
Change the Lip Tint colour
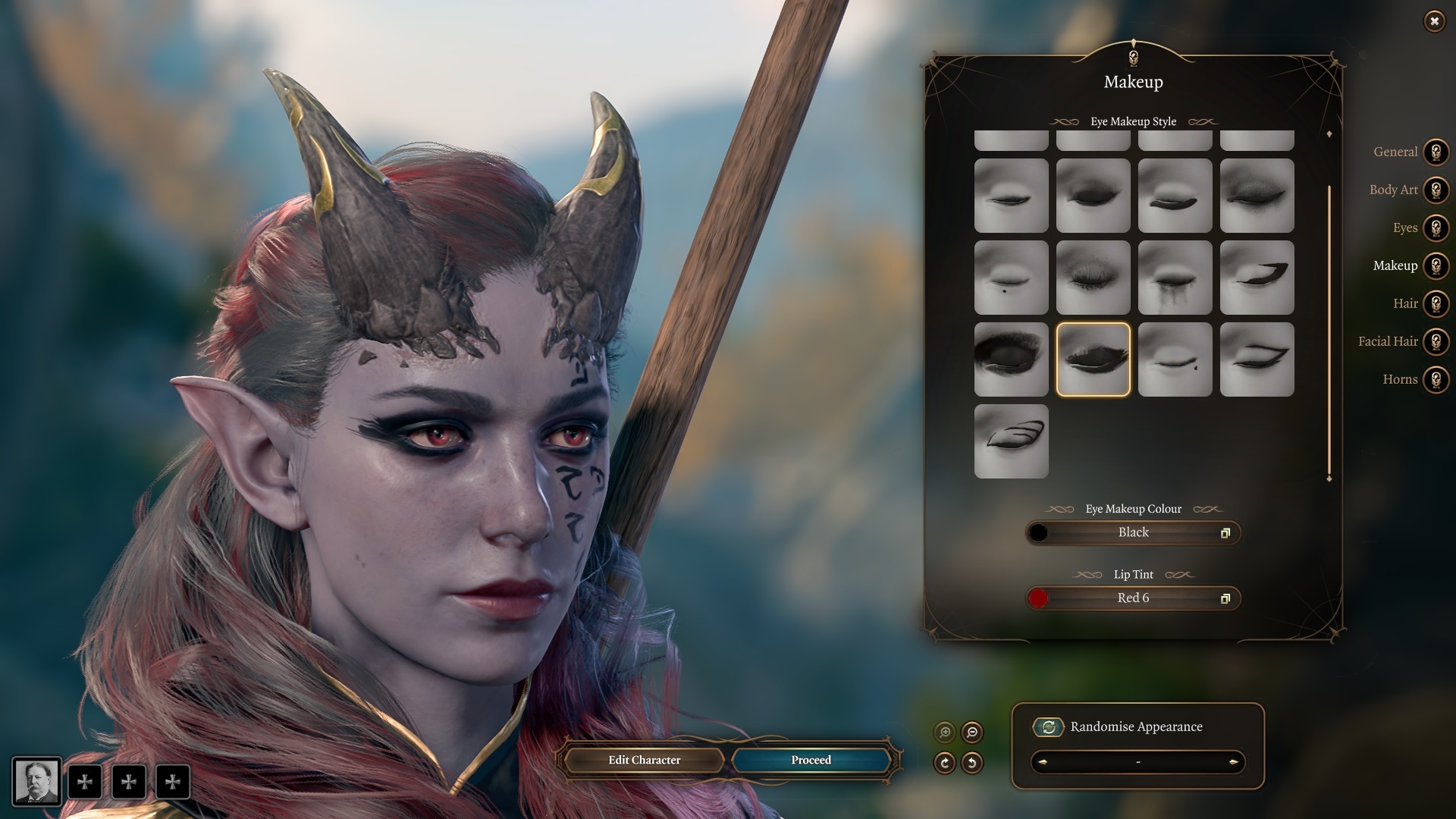click(x=1133, y=598)
